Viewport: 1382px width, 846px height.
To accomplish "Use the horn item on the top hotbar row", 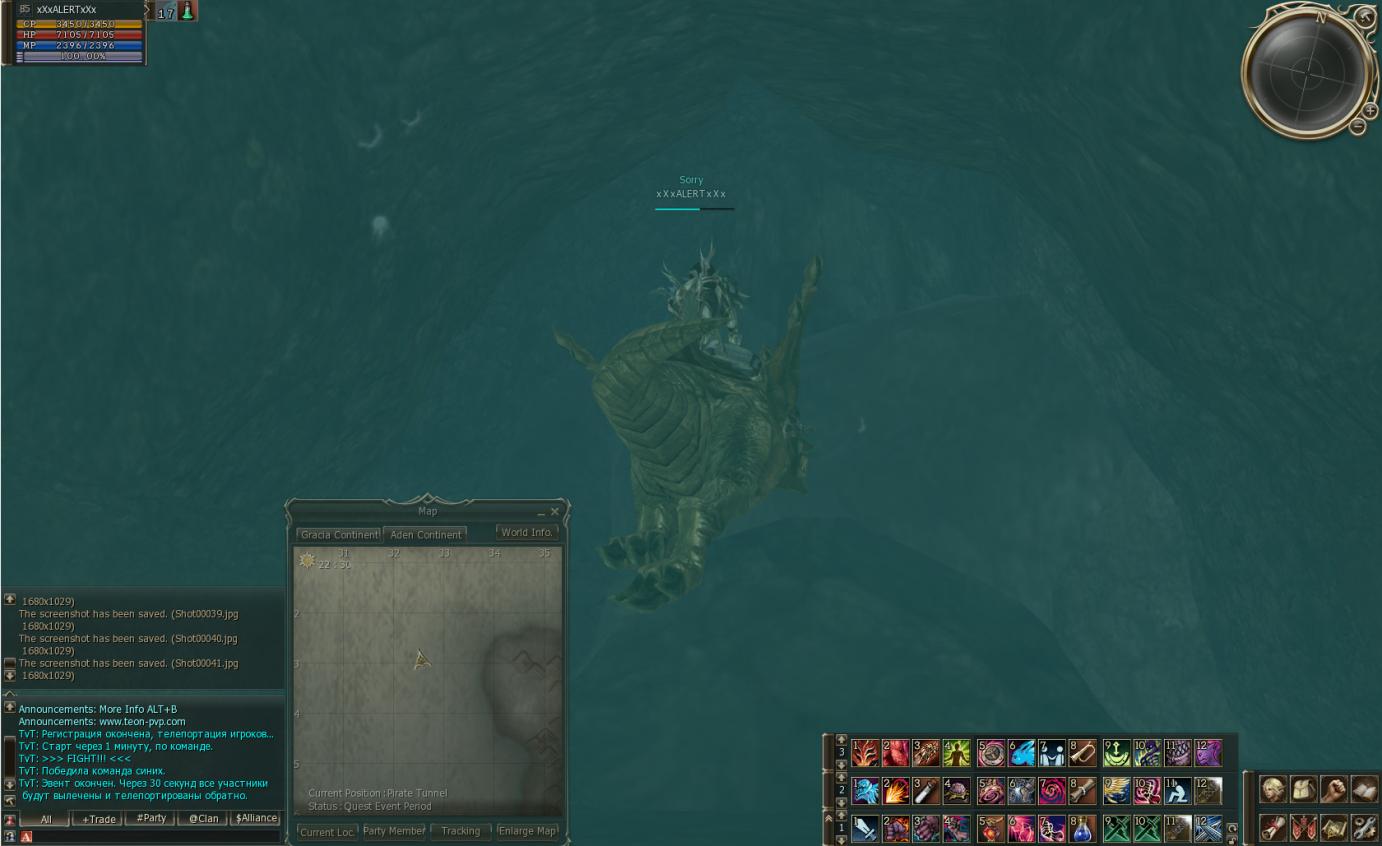I will tap(1082, 753).
